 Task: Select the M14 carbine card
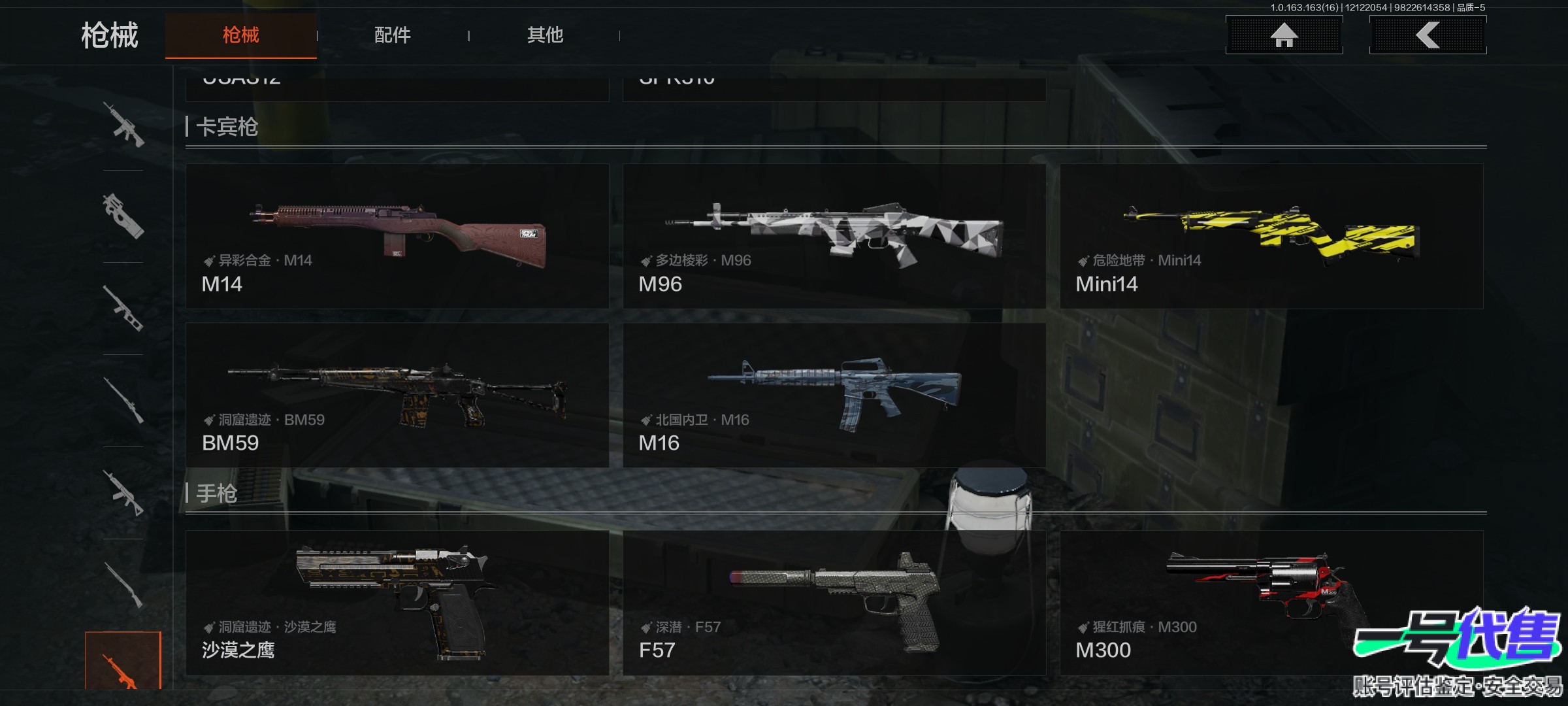pyautogui.click(x=397, y=236)
